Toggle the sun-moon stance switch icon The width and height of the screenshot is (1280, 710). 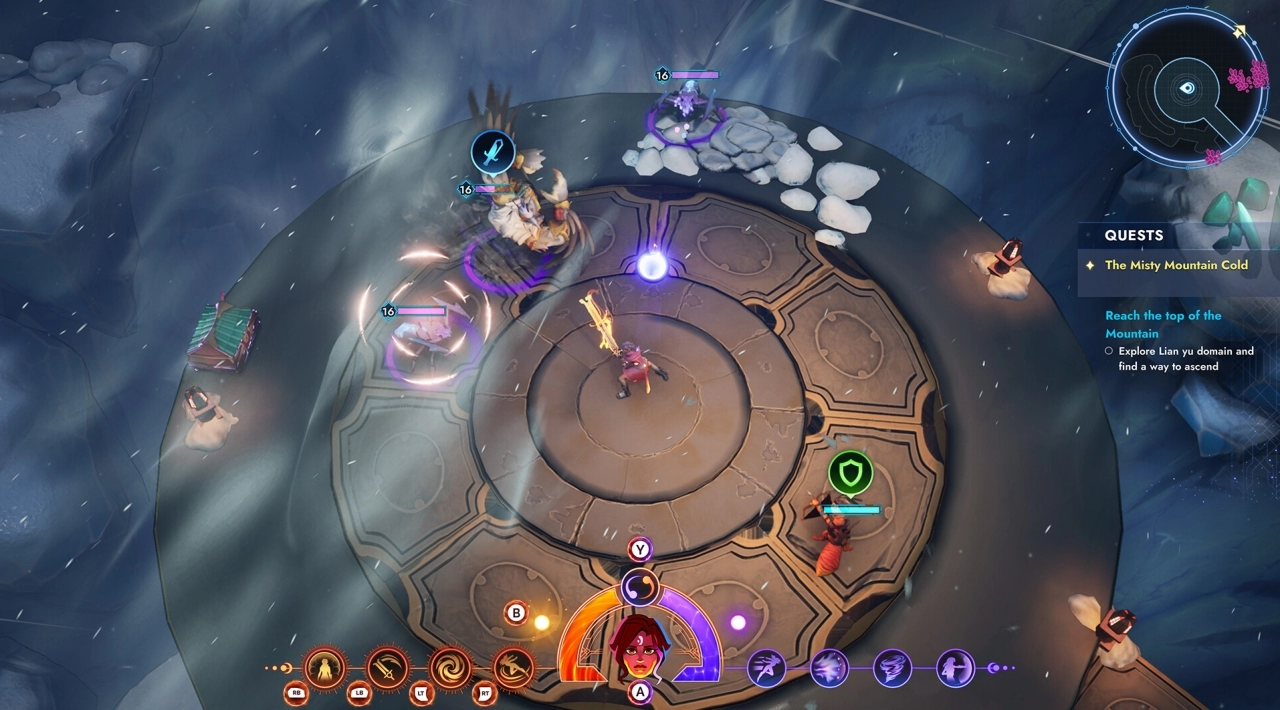639,586
